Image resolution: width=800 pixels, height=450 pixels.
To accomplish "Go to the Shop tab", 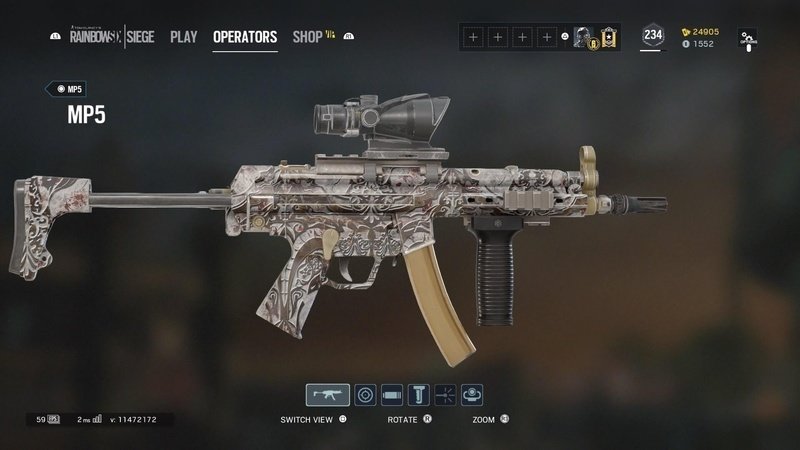I will pos(308,37).
